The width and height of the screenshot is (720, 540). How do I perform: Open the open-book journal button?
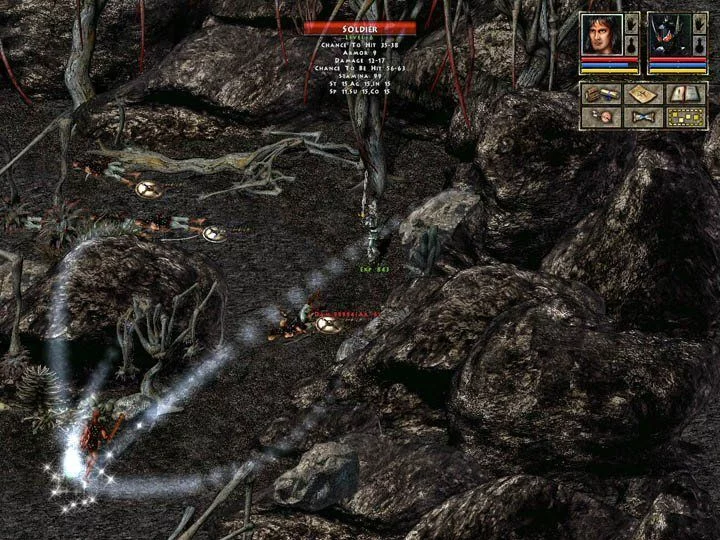[686, 94]
